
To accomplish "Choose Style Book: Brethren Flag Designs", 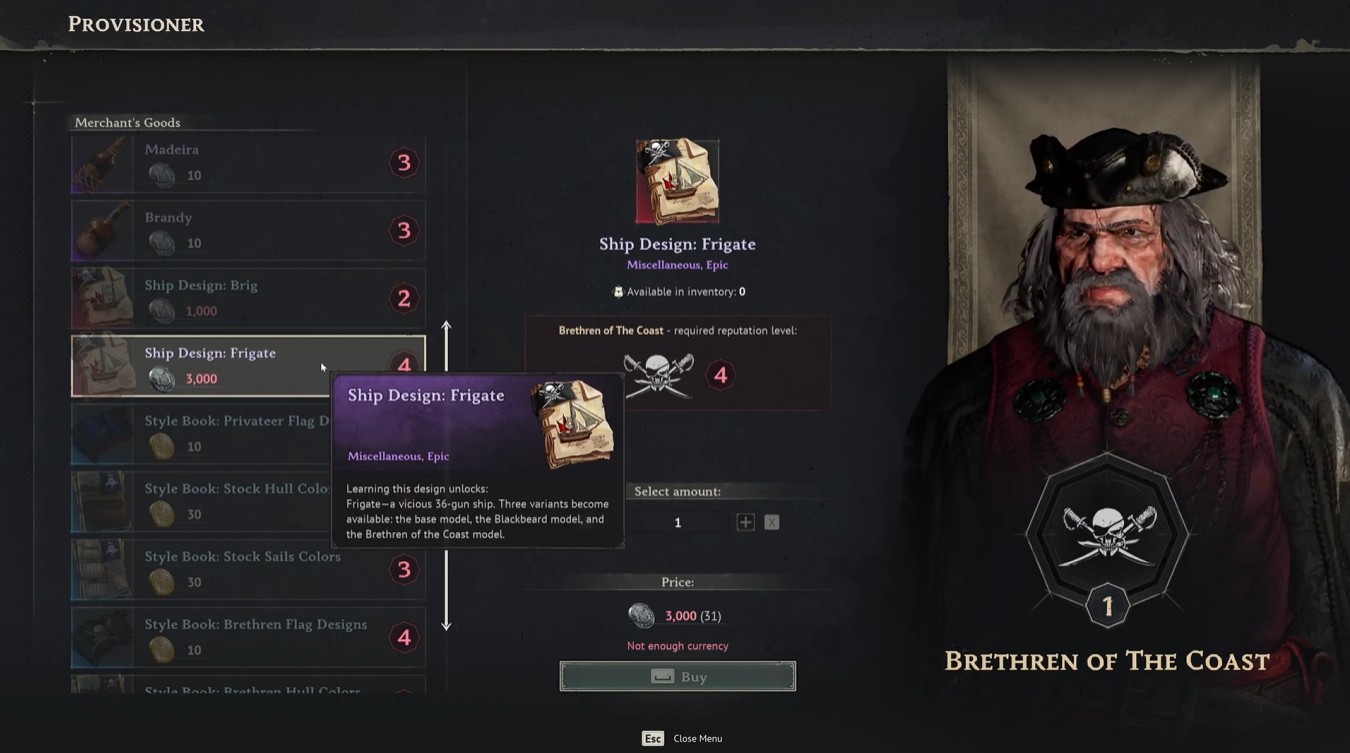I will (x=247, y=637).
